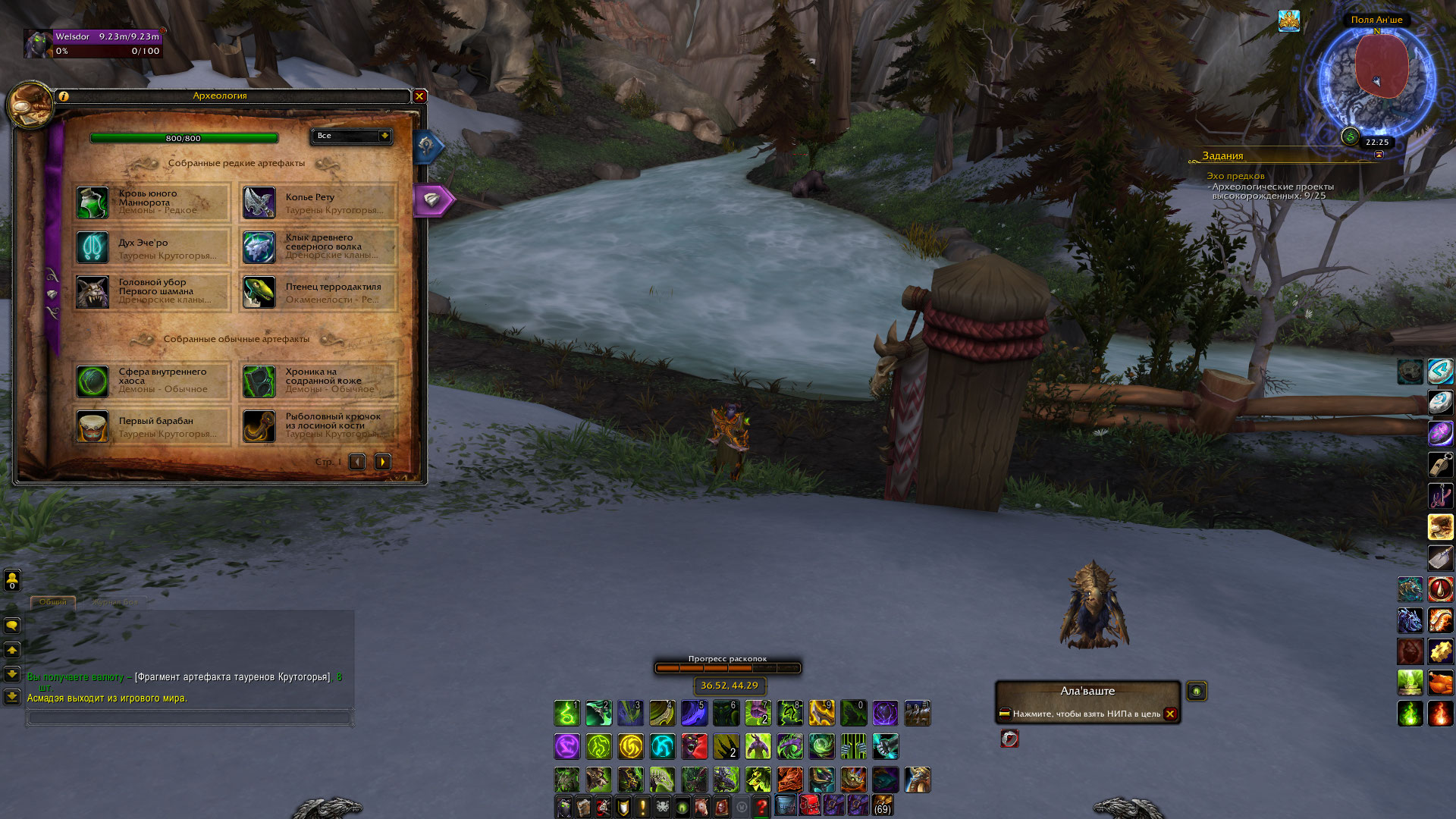Select the Копье Рету artifact
Image resolution: width=1456 pixels, height=819 pixels.
pyautogui.click(x=318, y=202)
